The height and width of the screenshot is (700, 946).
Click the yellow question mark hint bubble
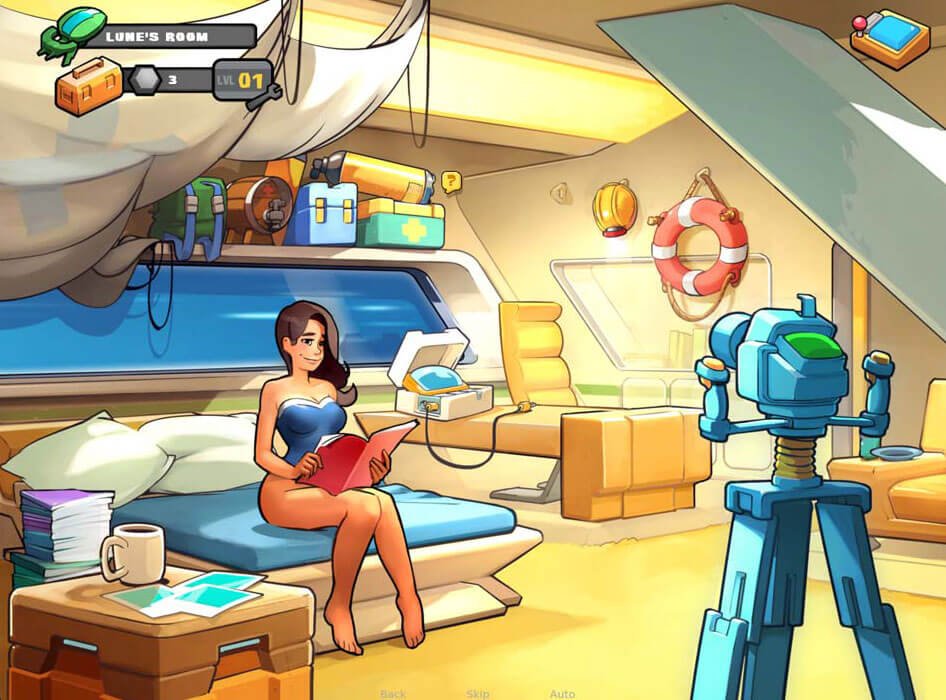tap(452, 182)
